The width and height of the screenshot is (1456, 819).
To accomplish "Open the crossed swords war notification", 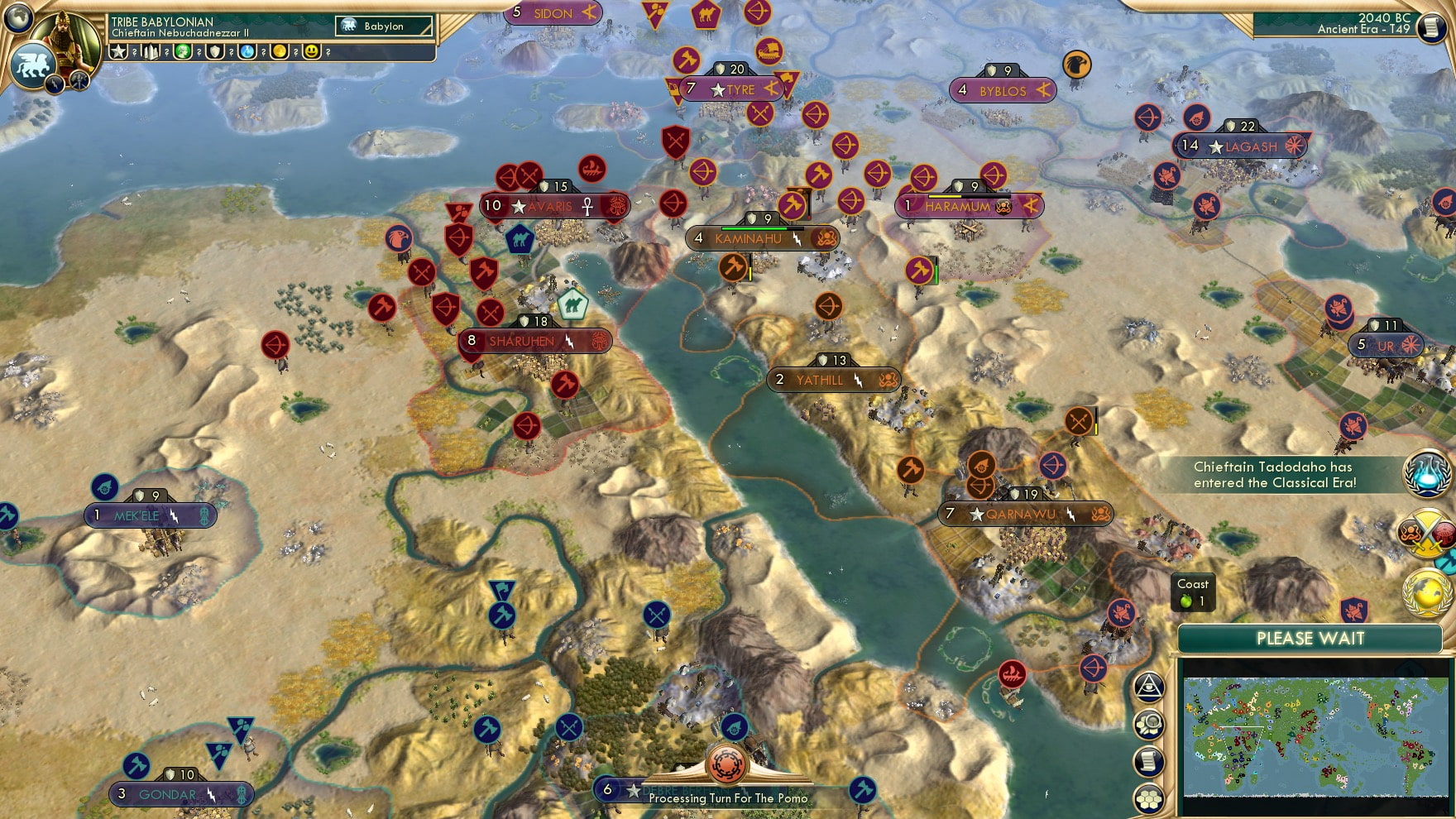I will tap(1423, 534).
